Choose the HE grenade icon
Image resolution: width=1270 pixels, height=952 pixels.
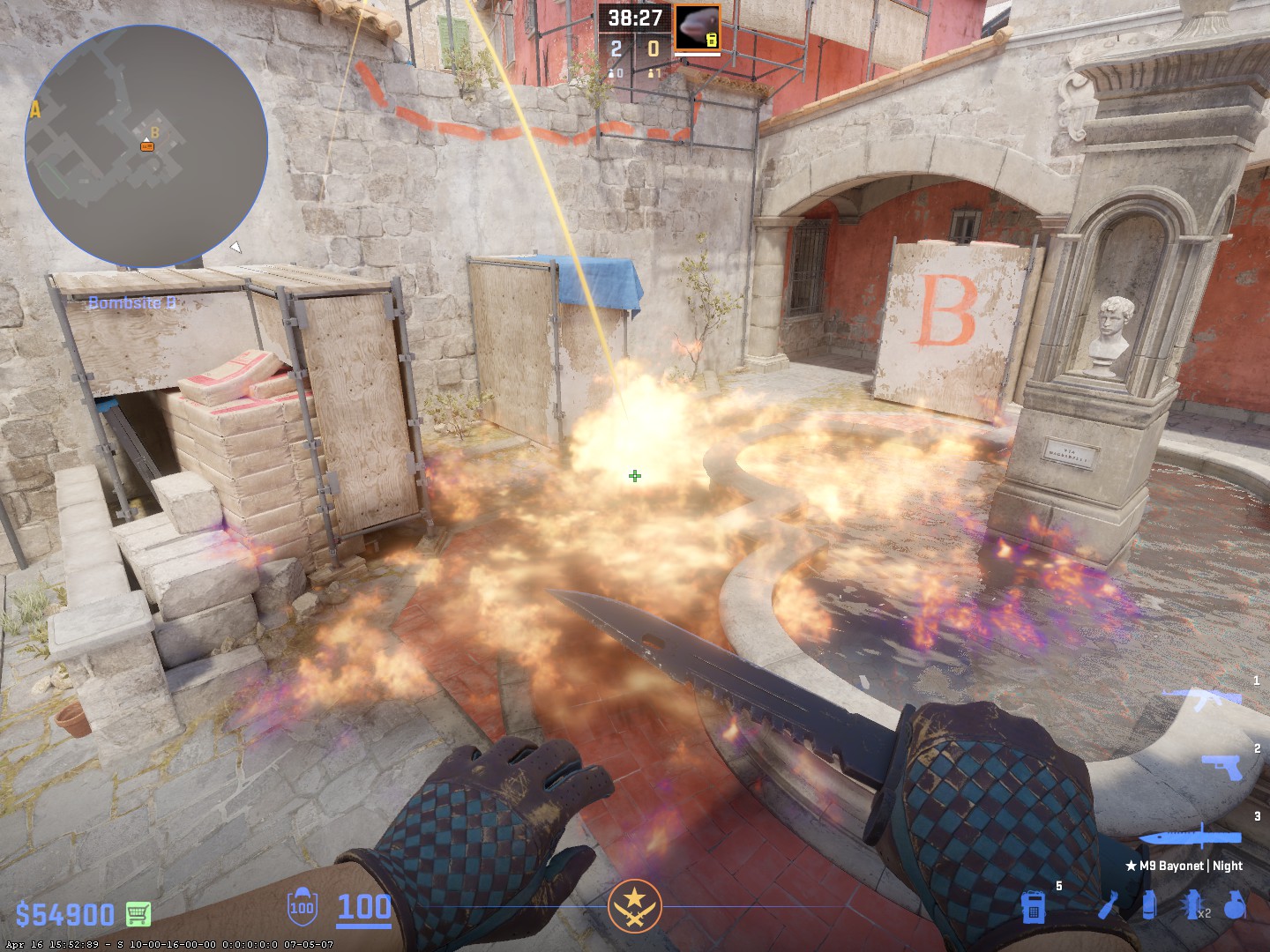click(1236, 906)
